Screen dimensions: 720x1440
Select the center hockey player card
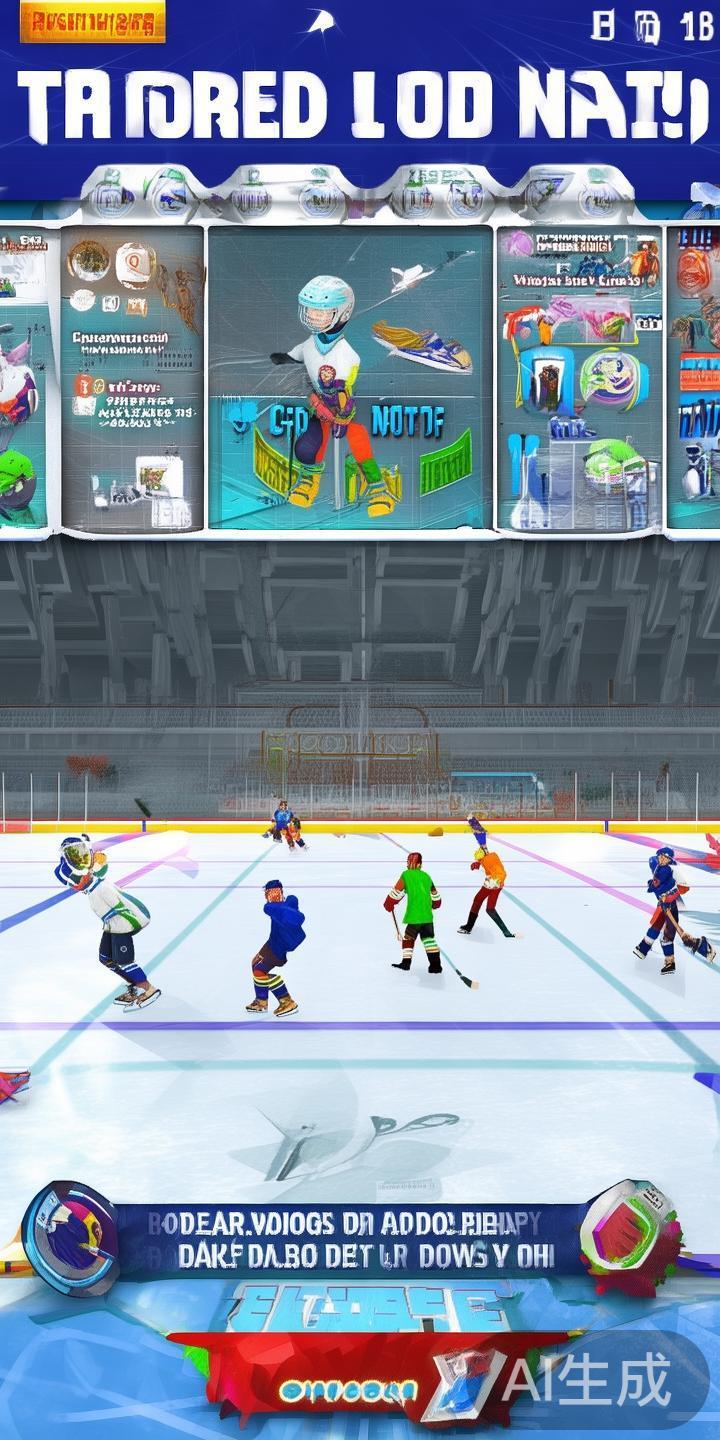pyautogui.click(x=350, y=378)
